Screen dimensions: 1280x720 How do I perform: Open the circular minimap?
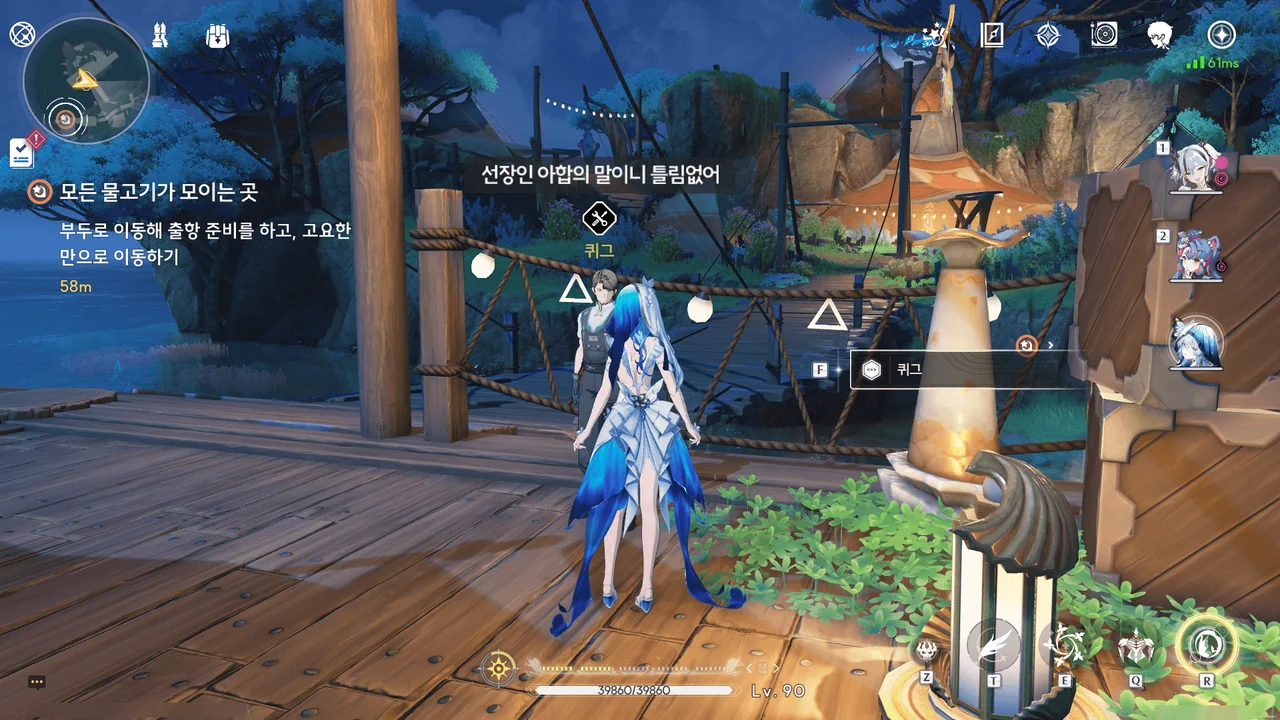pos(85,82)
